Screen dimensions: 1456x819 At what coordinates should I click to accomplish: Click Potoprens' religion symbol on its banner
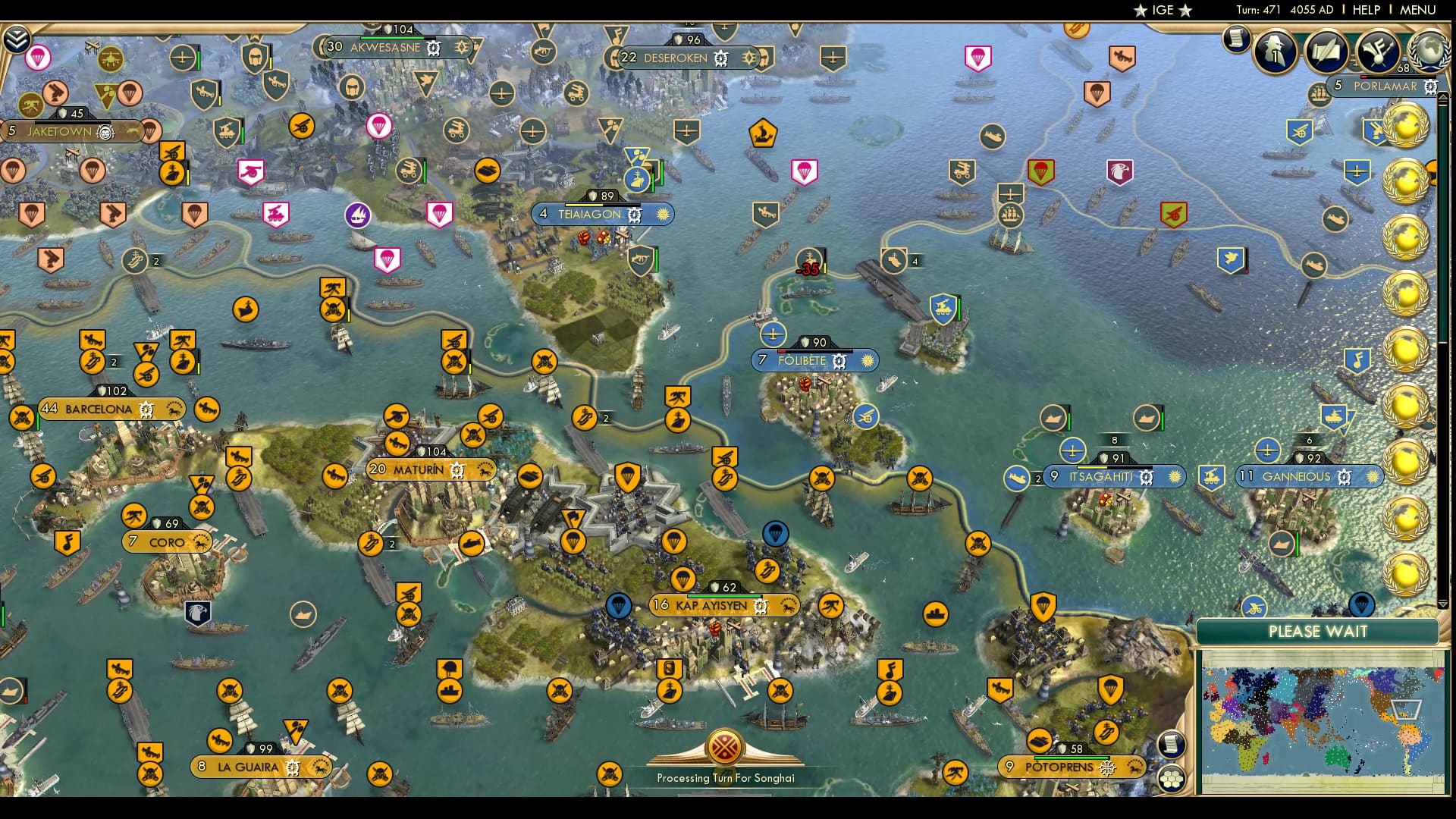click(x=1107, y=767)
